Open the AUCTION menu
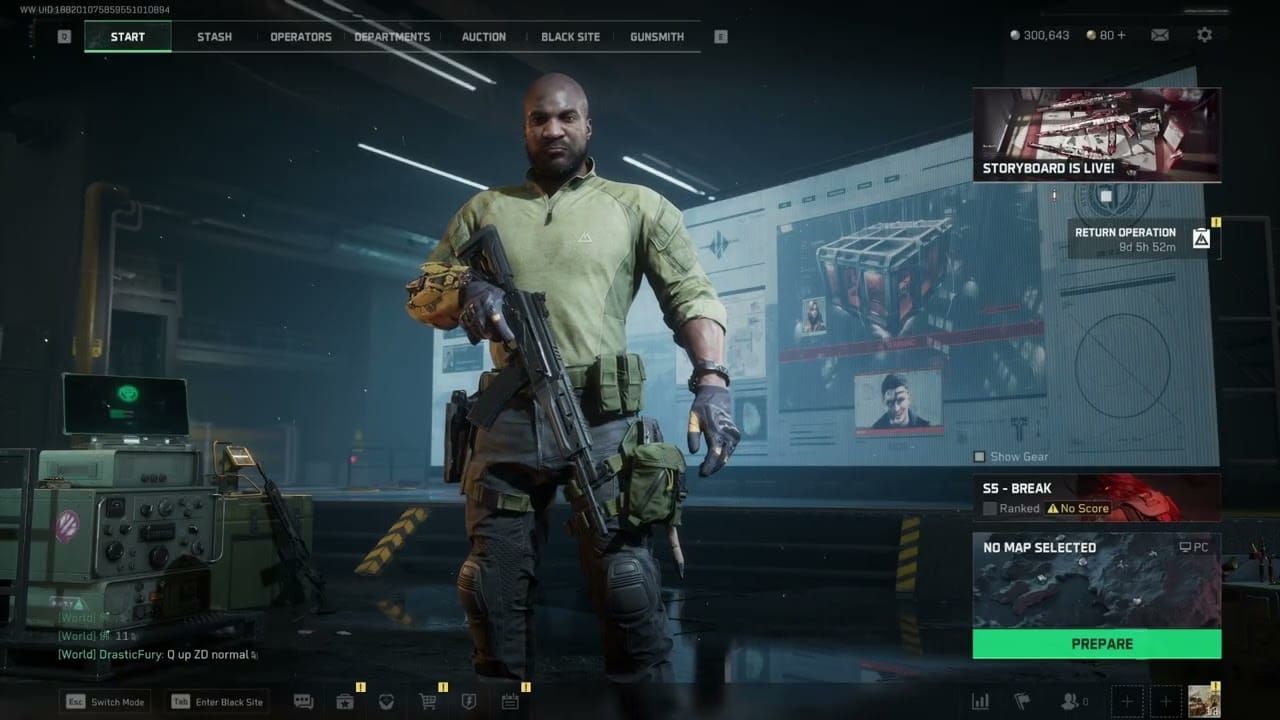 tap(483, 36)
